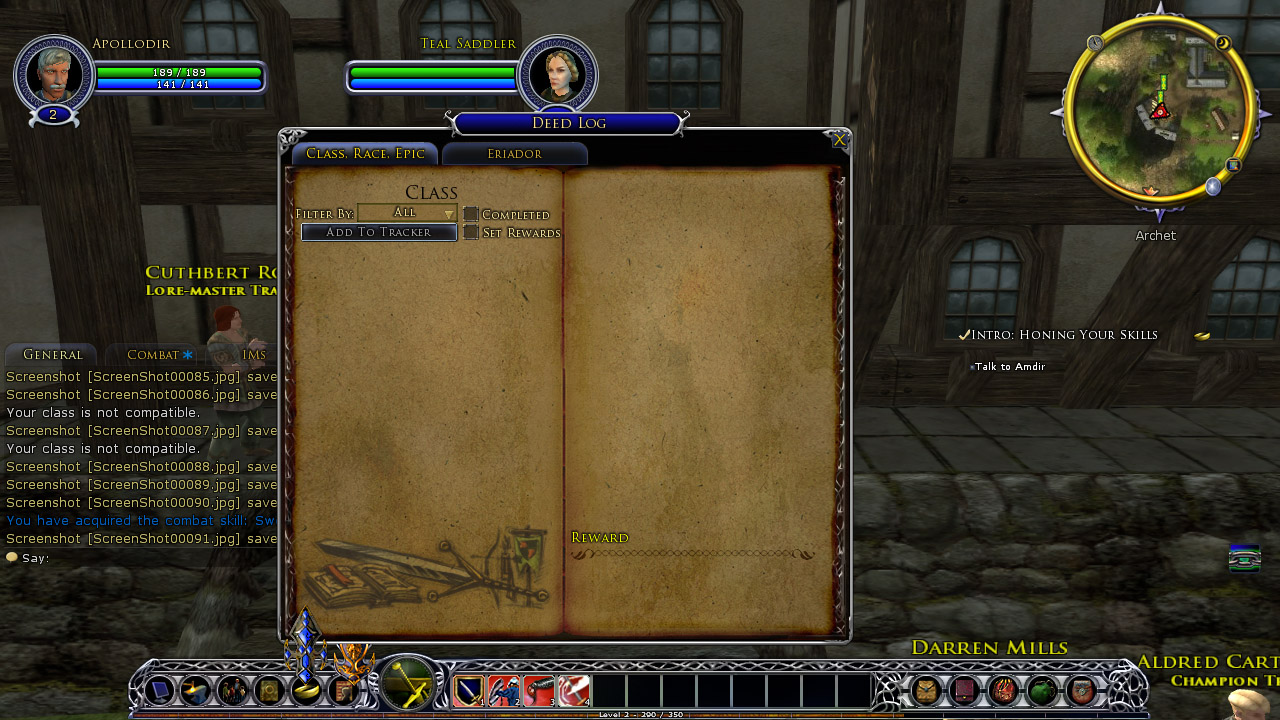This screenshot has width=1280, height=720.
Task: Select Teal Saddler's target portrait
Action: [x=557, y=73]
